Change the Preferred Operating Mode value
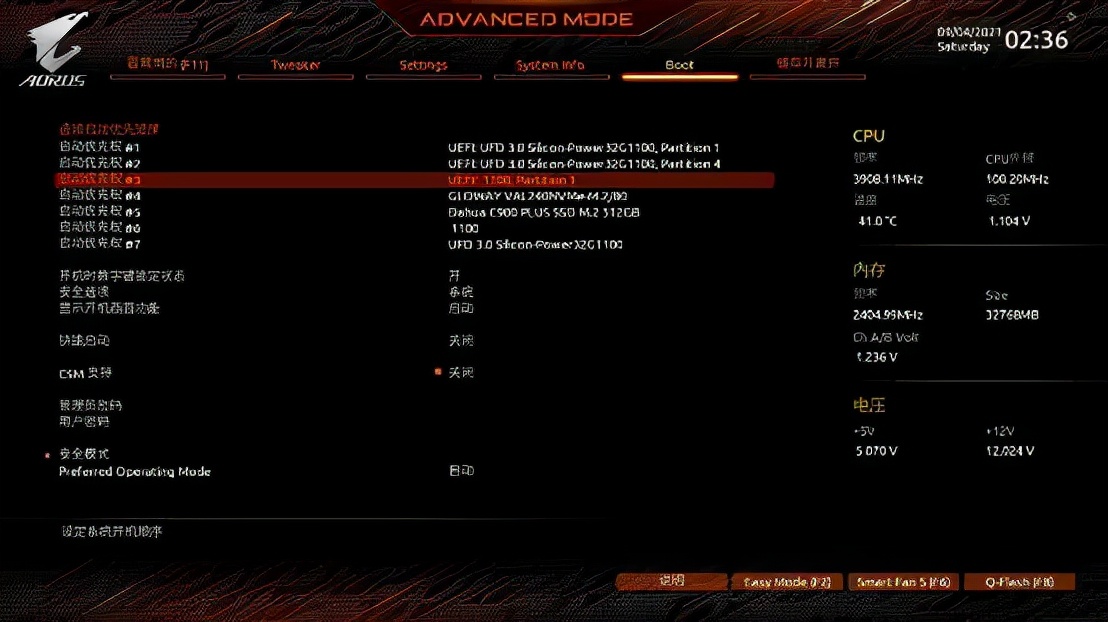This screenshot has width=1108, height=622. click(x=460, y=471)
